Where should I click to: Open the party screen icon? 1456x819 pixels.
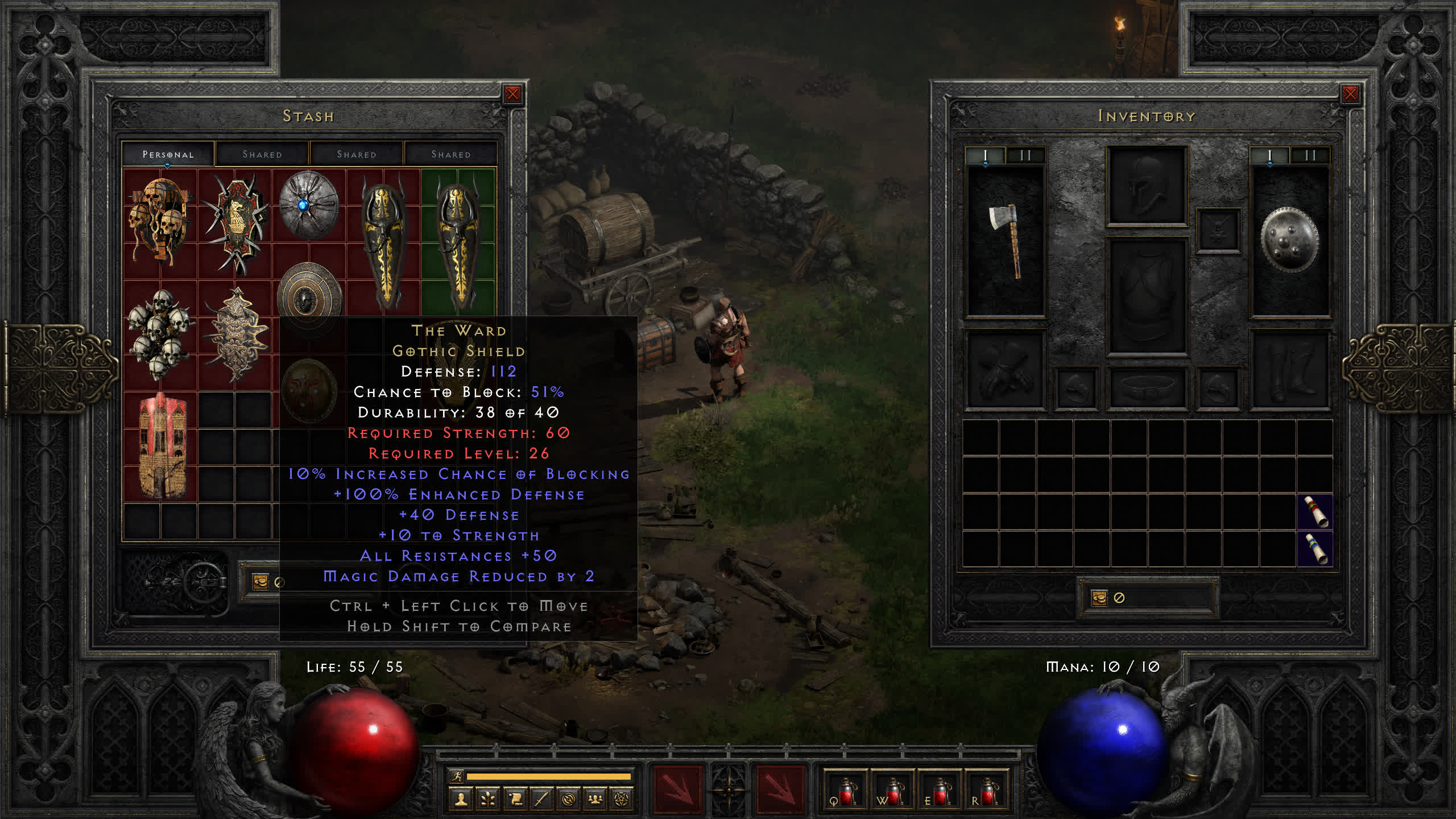pyautogui.click(x=595, y=800)
